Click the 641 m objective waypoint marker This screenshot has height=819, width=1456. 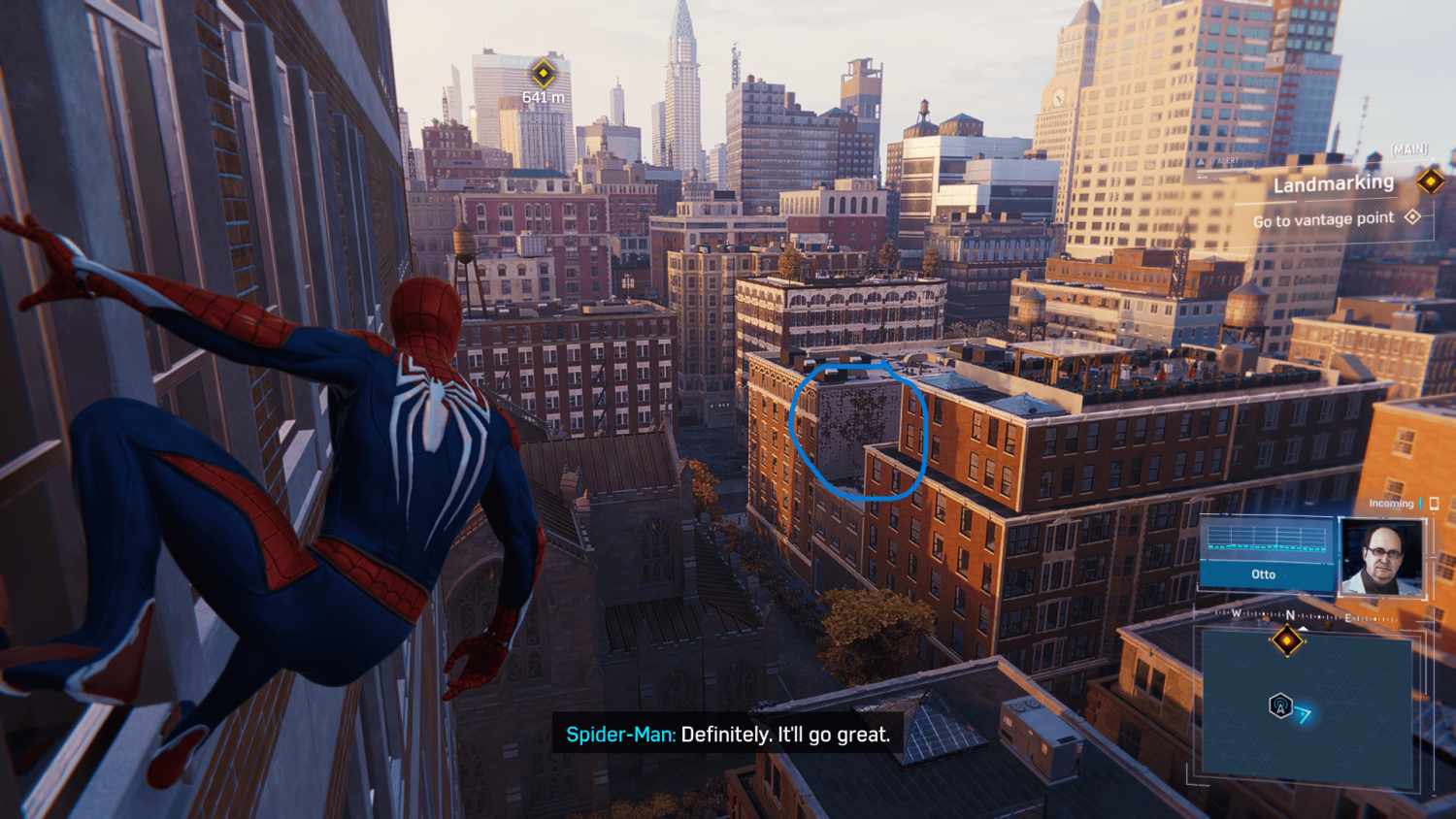[x=543, y=73]
